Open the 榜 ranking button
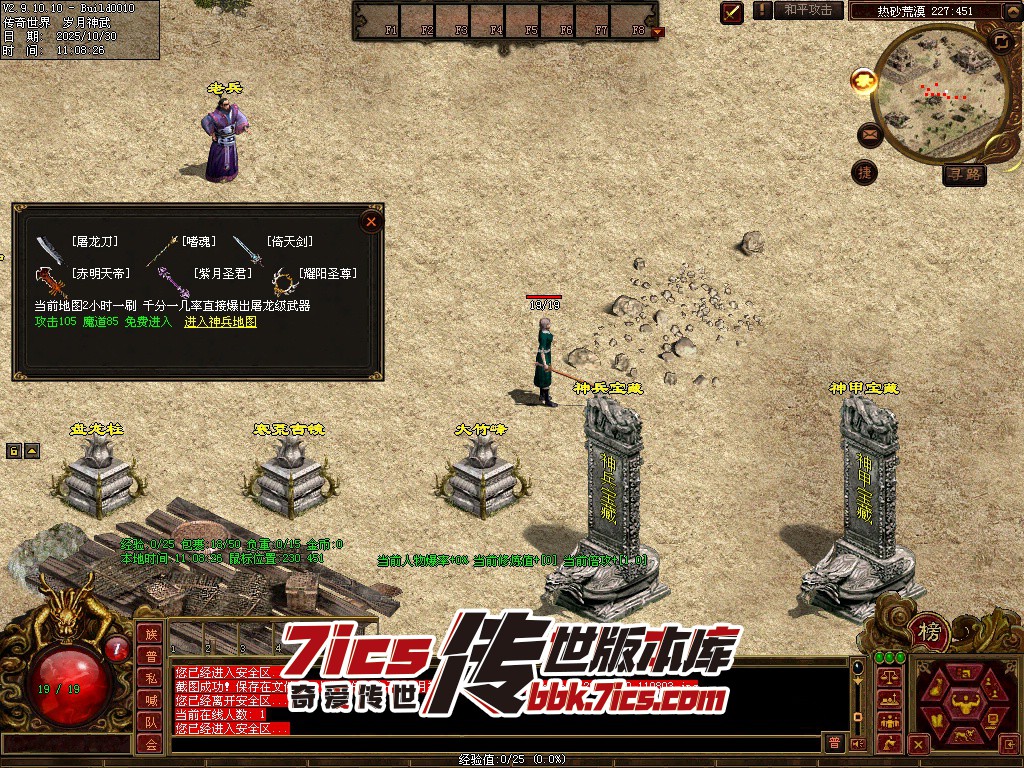1024x768 pixels. tap(930, 632)
